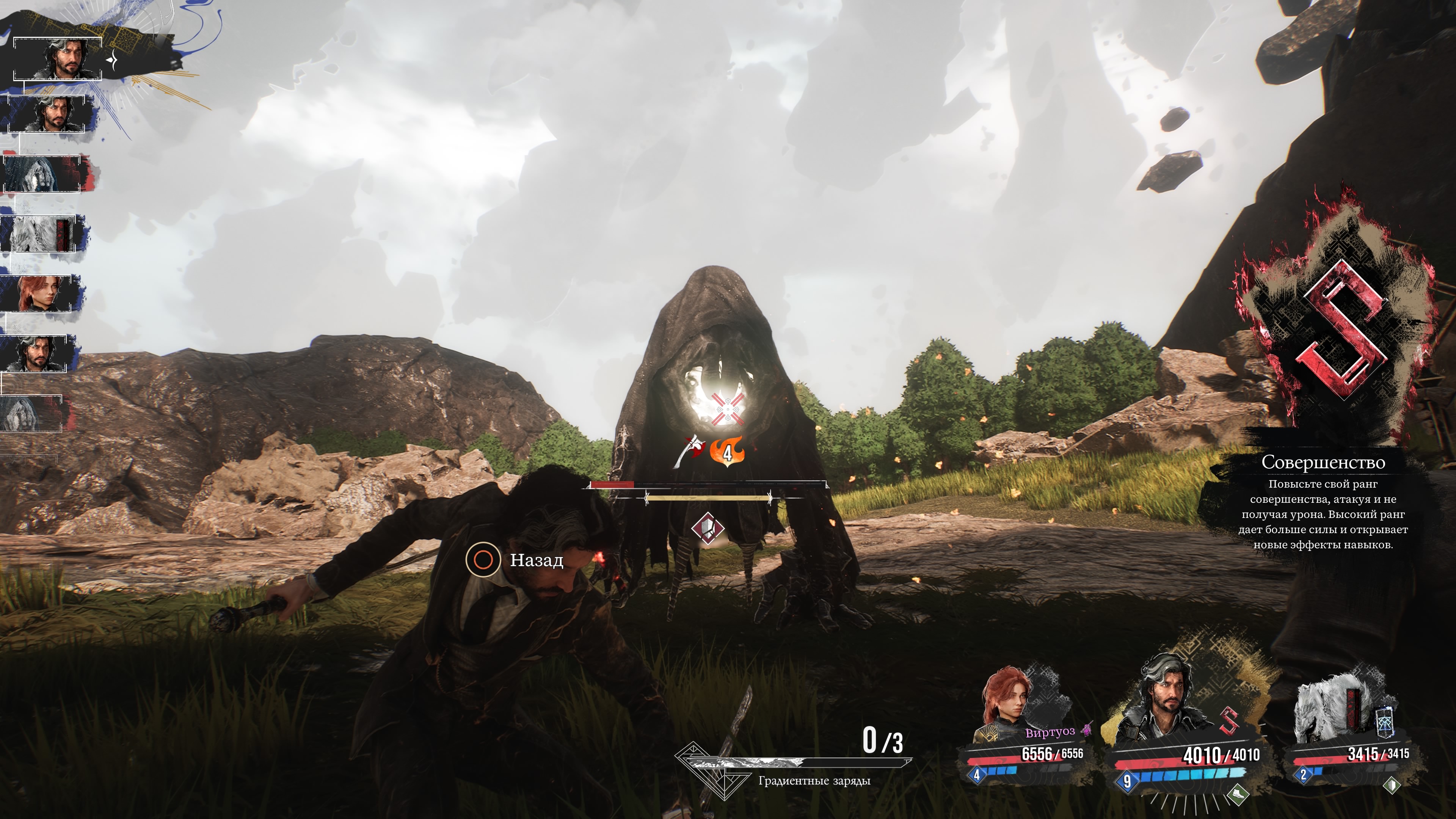Click Maelle's Виртуоз stance label

click(1050, 733)
